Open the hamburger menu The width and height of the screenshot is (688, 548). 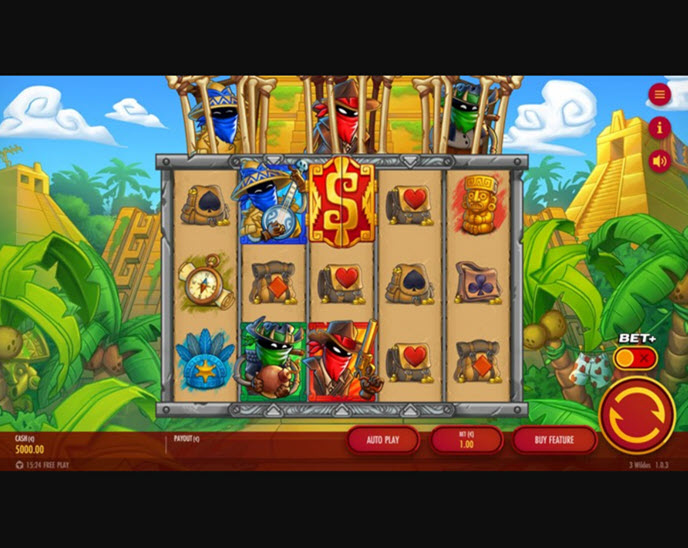[659, 95]
